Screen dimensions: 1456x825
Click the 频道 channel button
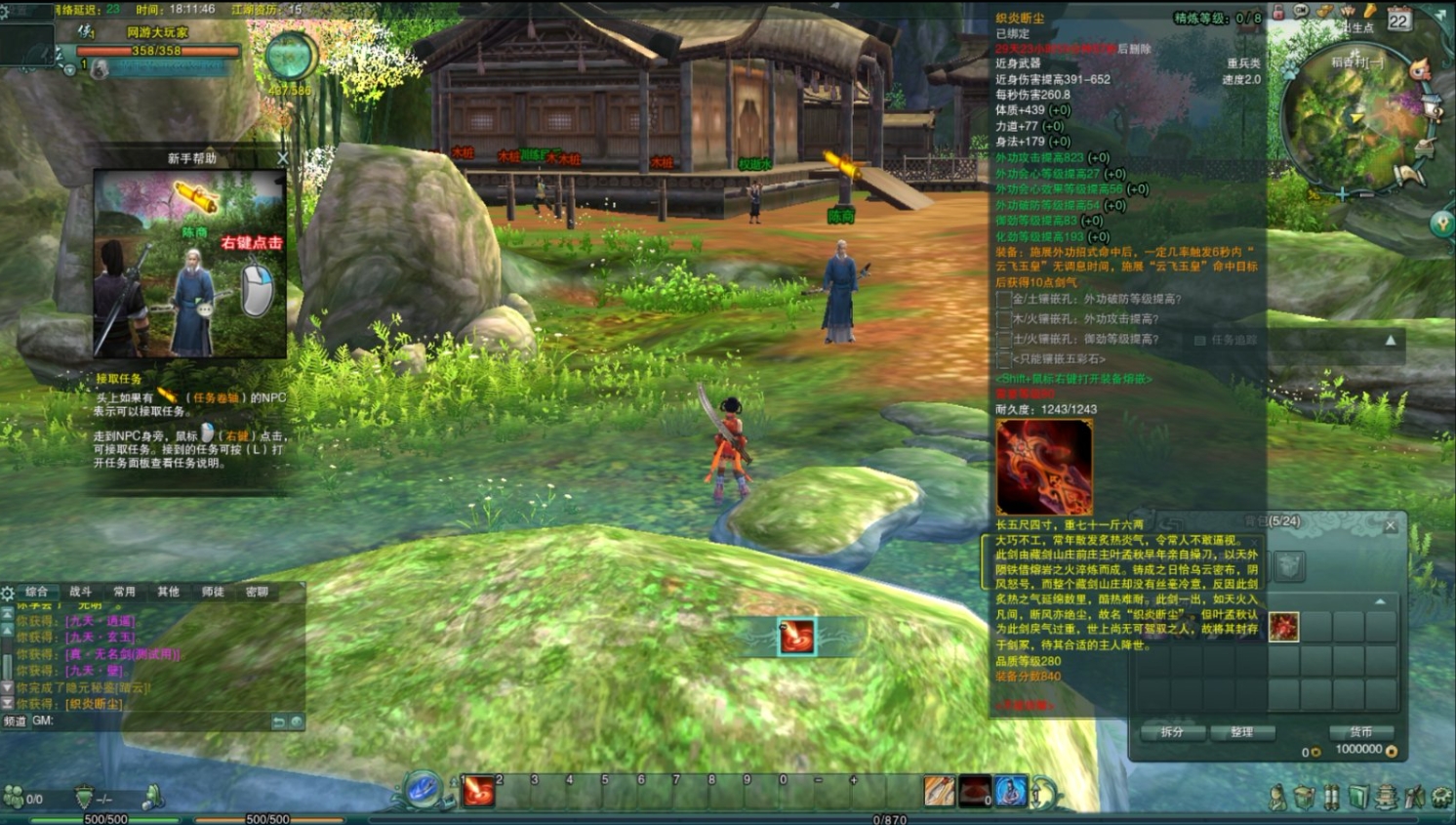pos(15,722)
